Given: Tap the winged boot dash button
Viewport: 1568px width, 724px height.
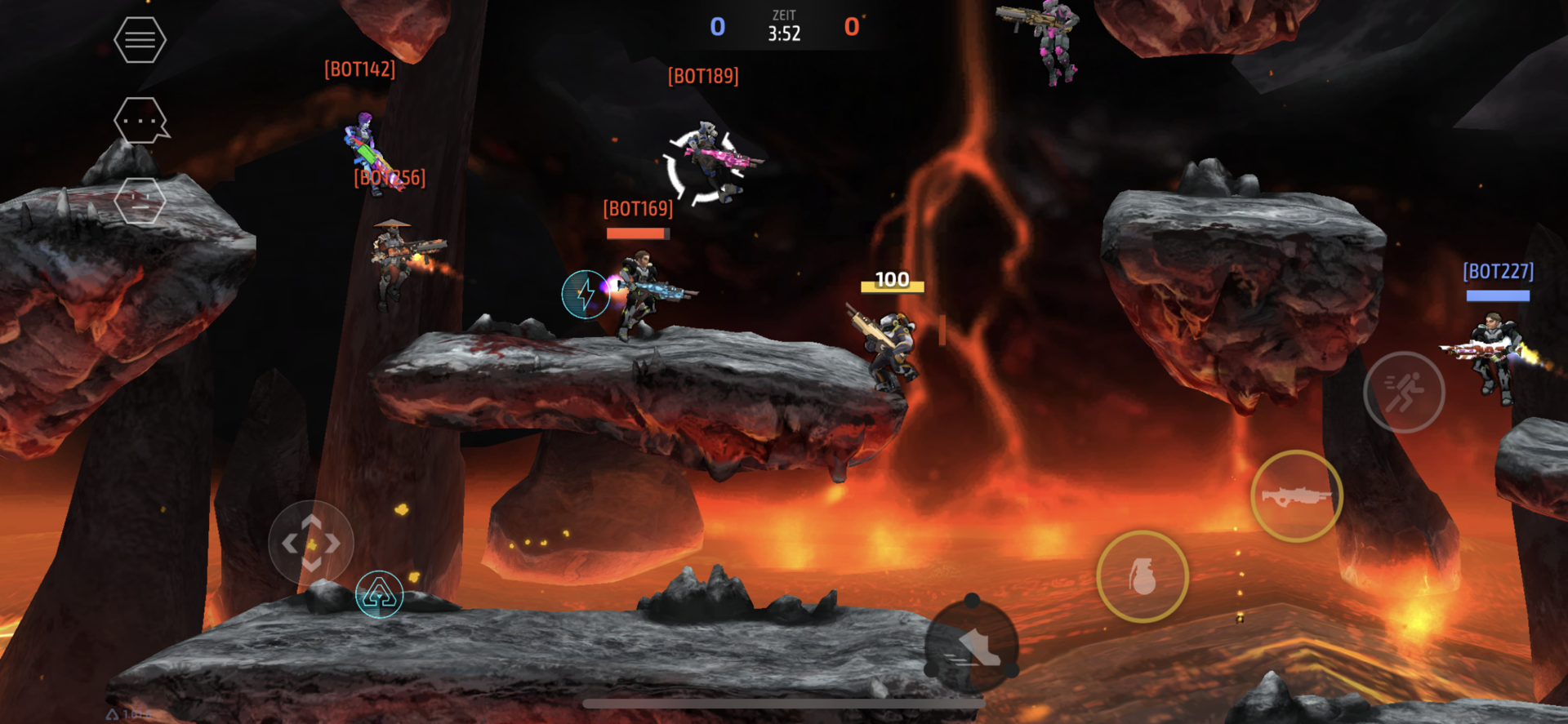Looking at the screenshot, I should click(972, 646).
